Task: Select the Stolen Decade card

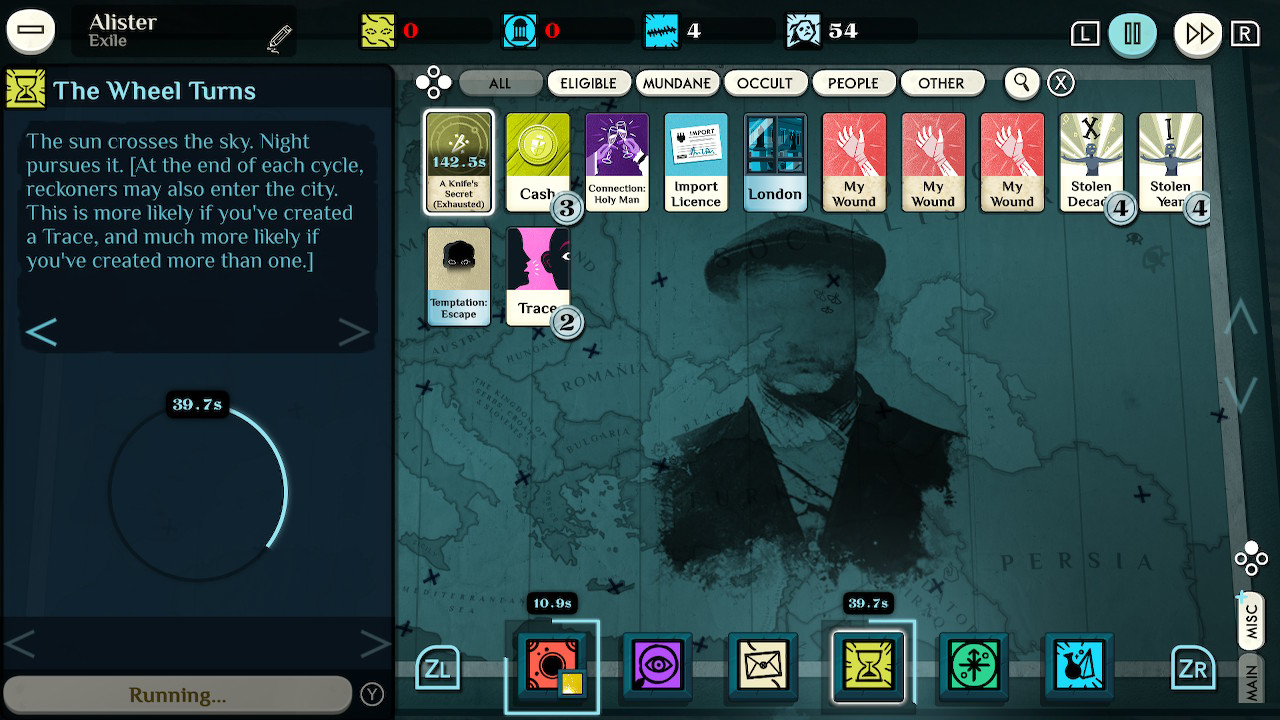Action: 1090,162
